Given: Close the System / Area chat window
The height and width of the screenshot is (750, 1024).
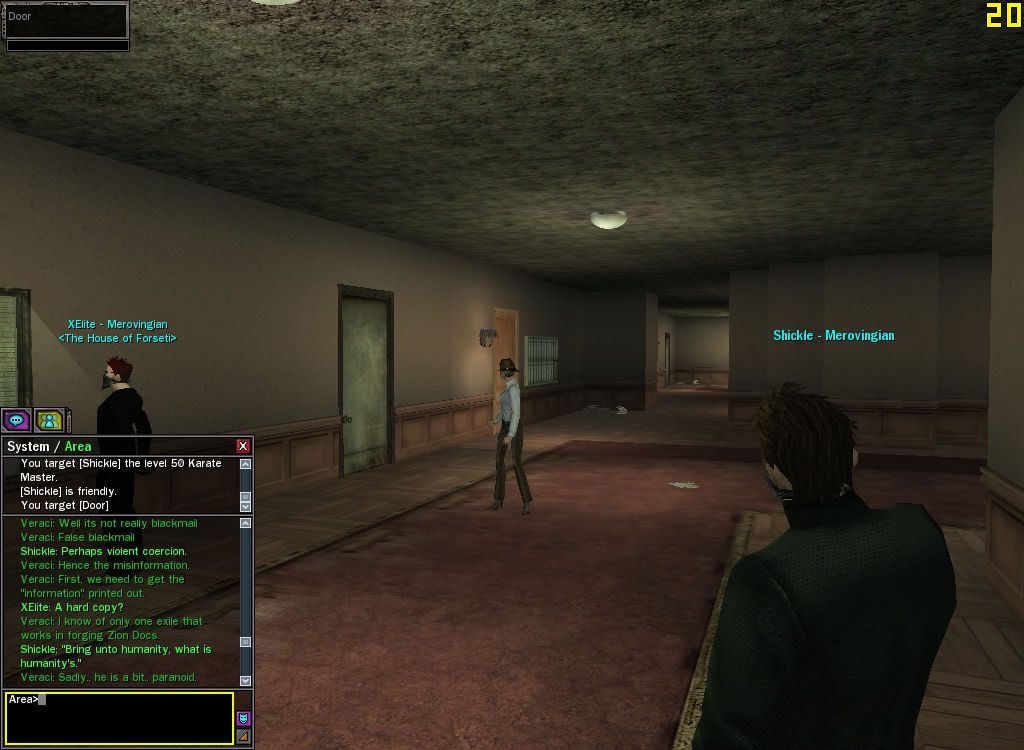Looking at the screenshot, I should pos(243,446).
